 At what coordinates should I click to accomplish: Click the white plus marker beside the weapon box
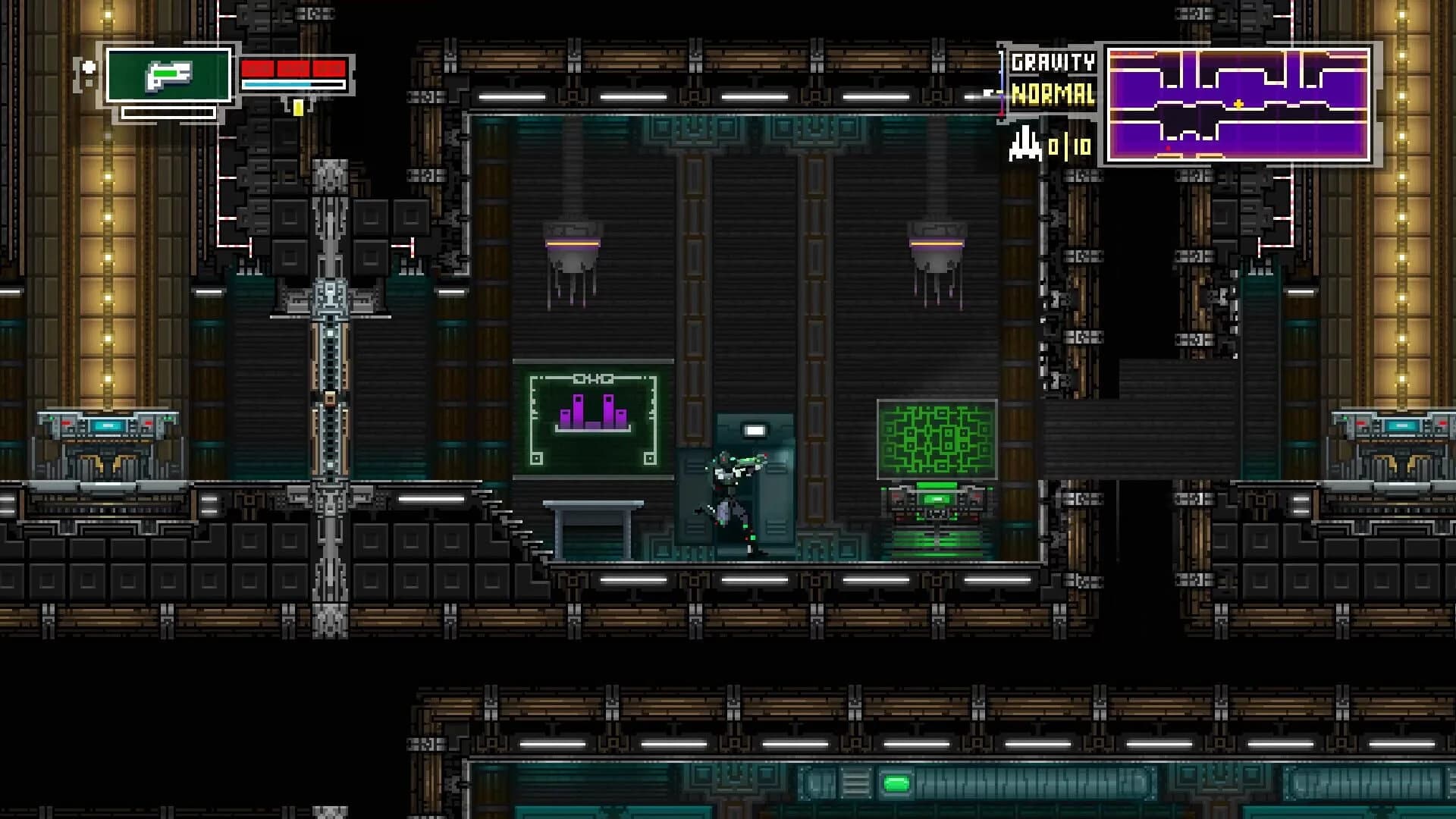(x=89, y=67)
